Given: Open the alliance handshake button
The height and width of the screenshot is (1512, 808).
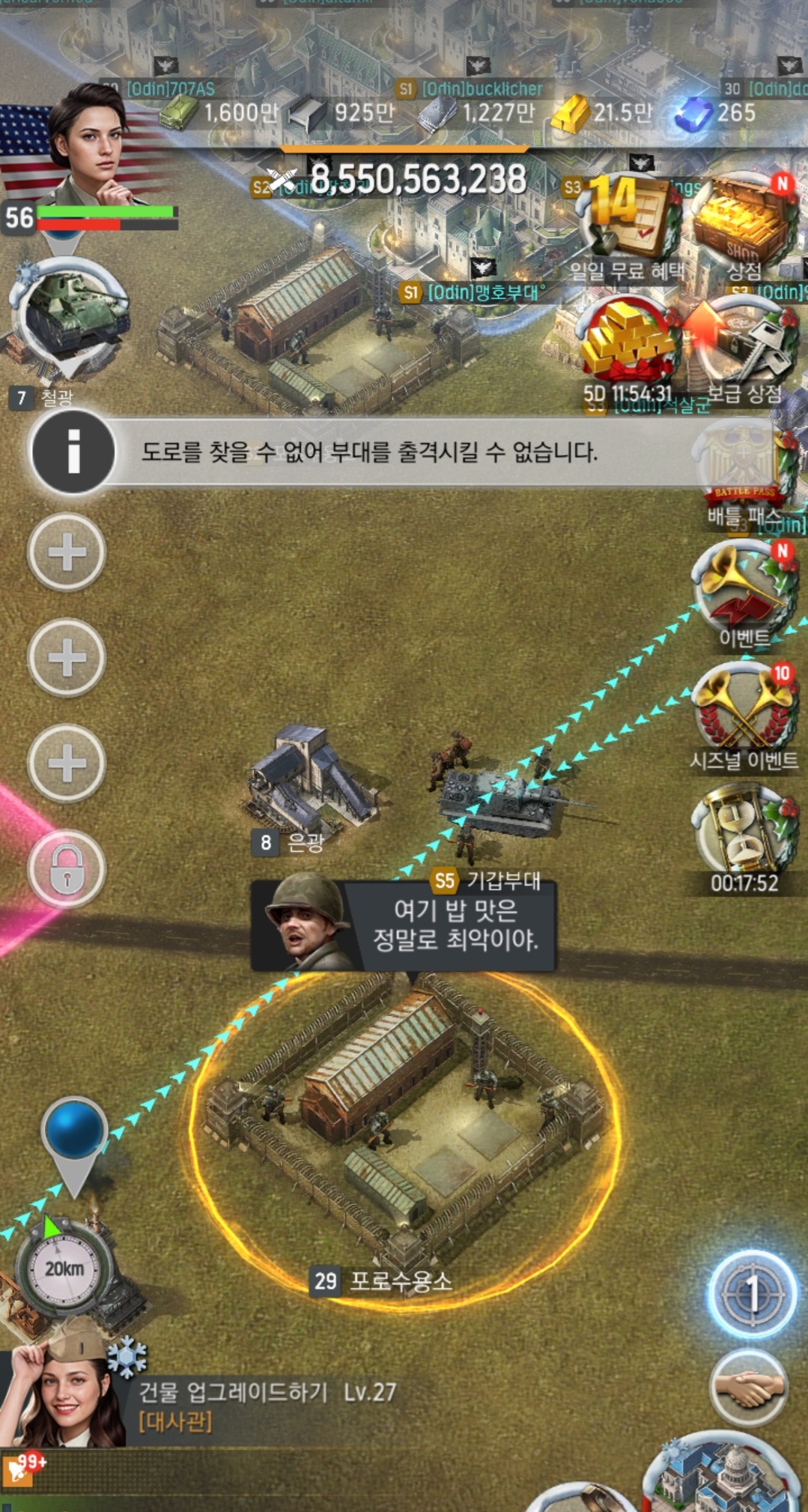Looking at the screenshot, I should 747,1388.
